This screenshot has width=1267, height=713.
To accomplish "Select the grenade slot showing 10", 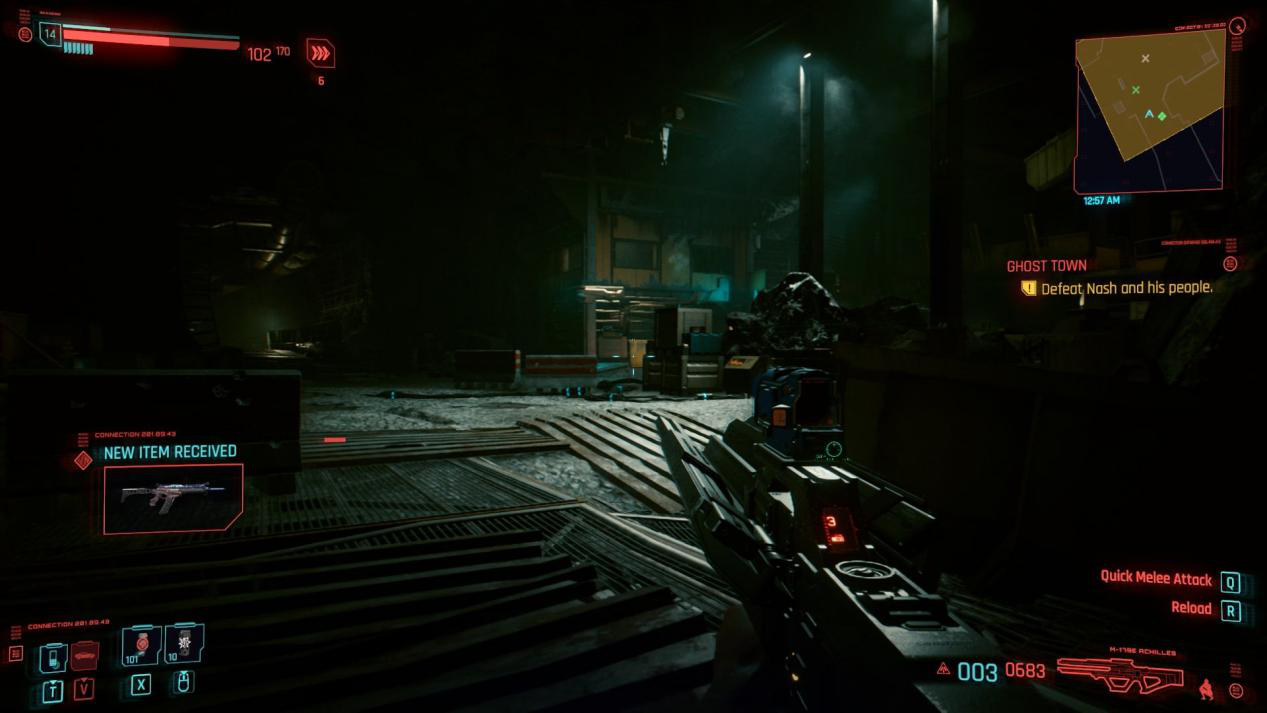I will pos(184,644).
